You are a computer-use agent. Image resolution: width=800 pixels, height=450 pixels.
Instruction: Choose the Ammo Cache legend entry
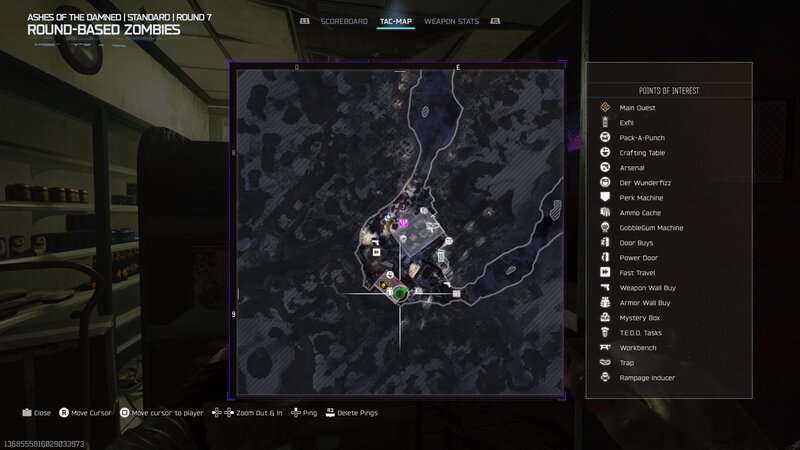(x=640, y=213)
